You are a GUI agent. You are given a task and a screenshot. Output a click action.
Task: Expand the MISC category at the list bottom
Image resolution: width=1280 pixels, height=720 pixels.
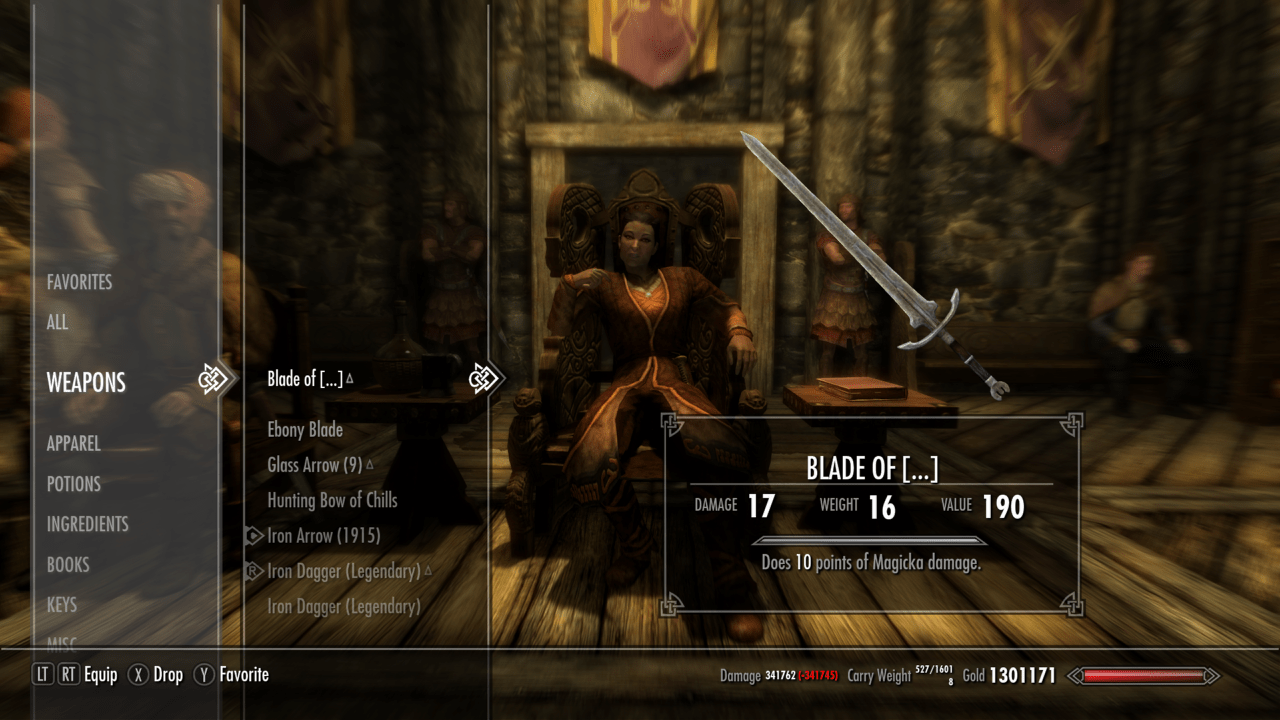click(x=63, y=644)
